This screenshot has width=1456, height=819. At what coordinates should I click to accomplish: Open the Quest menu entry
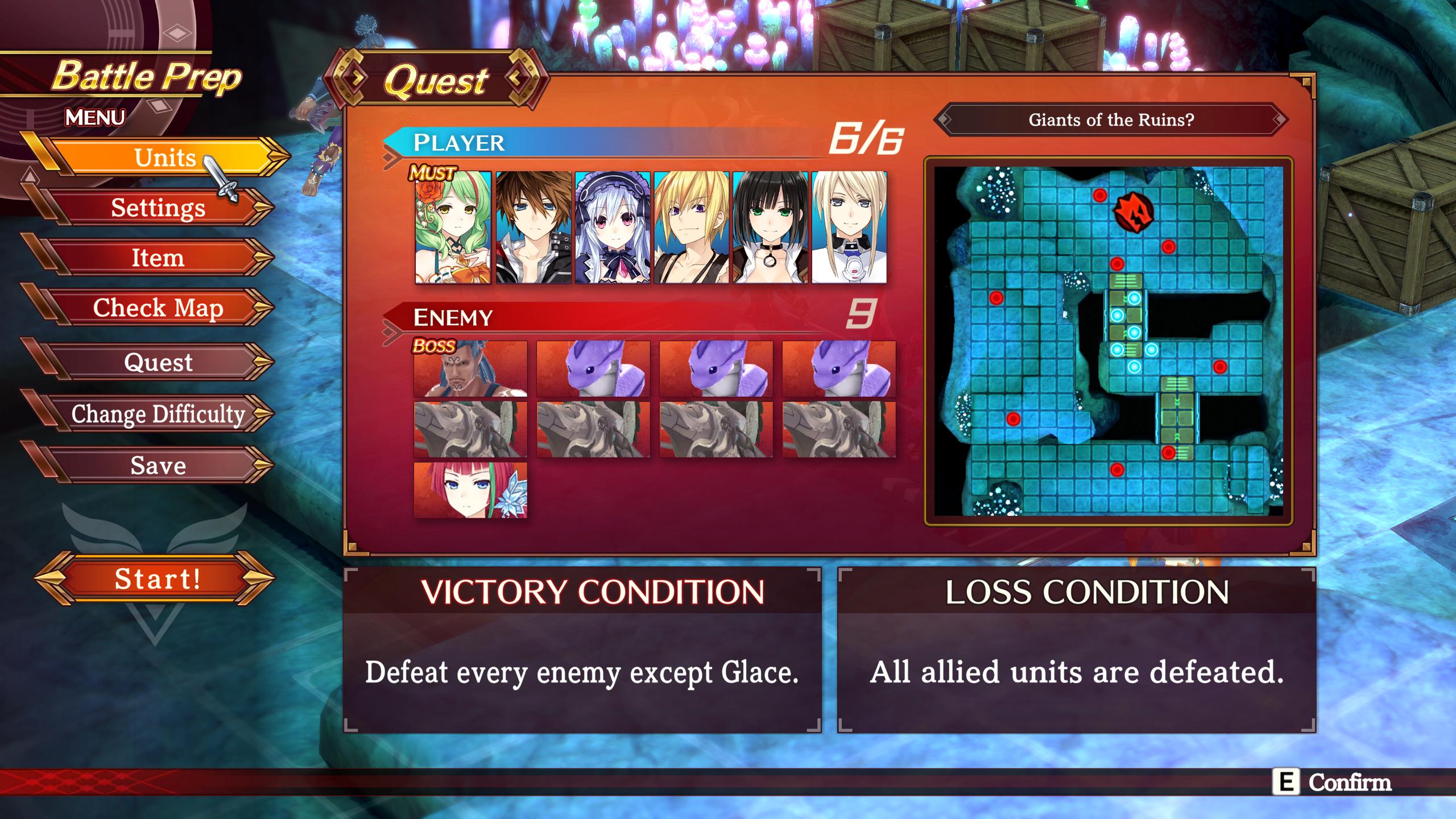pos(158,362)
